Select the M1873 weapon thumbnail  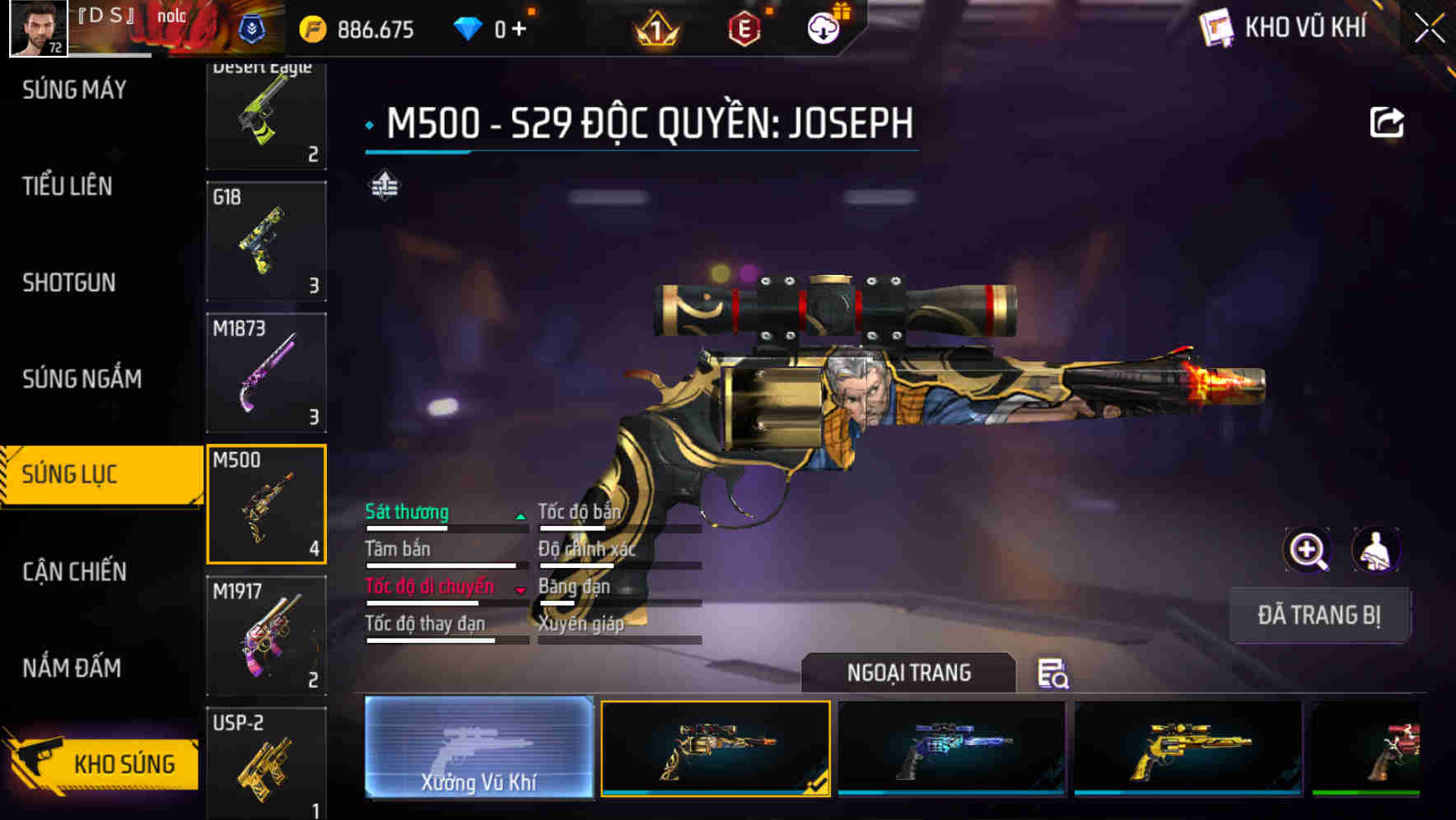pyautogui.click(x=266, y=371)
